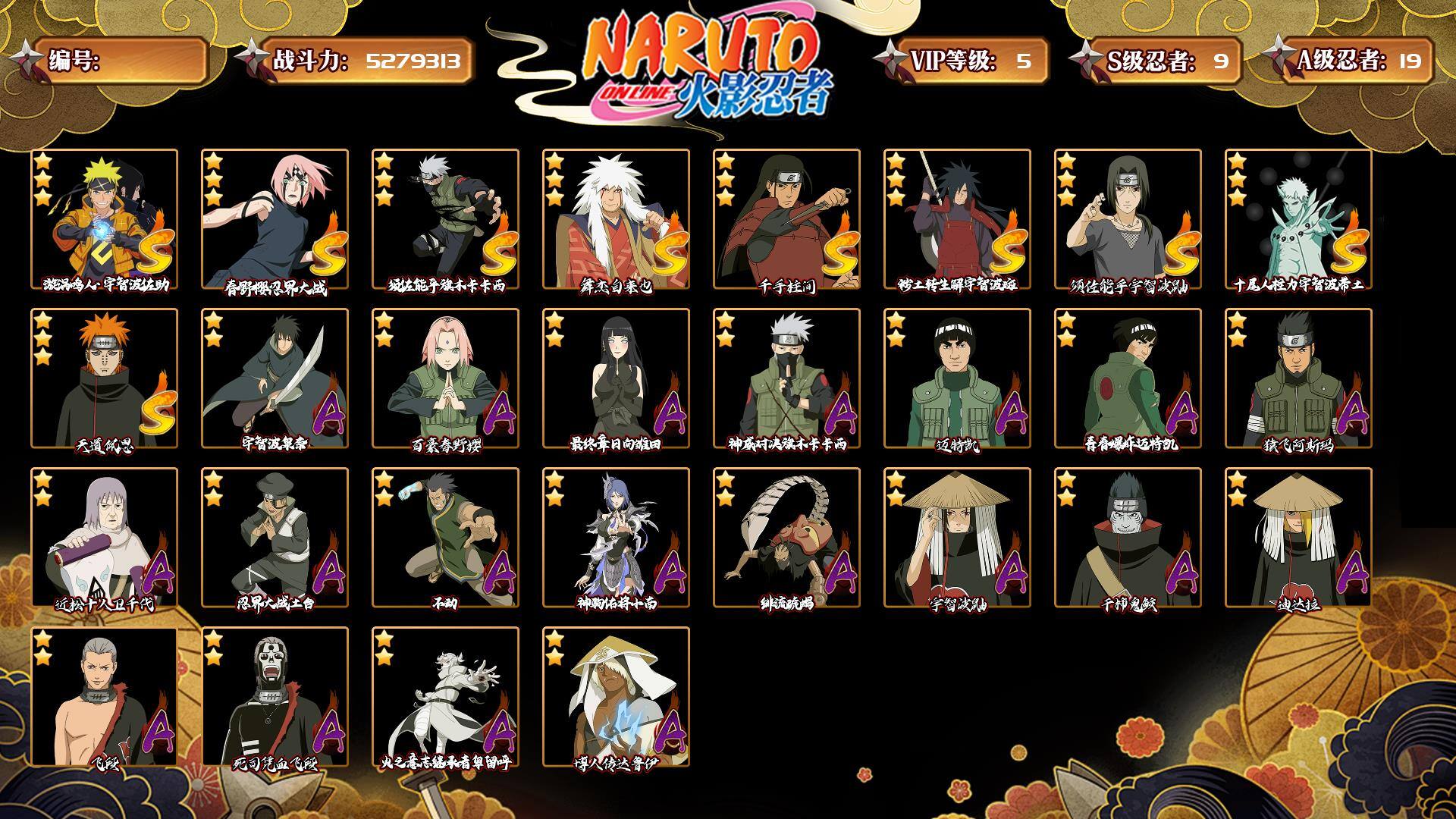Select the Sasori Hiruko puppet card

[786, 538]
